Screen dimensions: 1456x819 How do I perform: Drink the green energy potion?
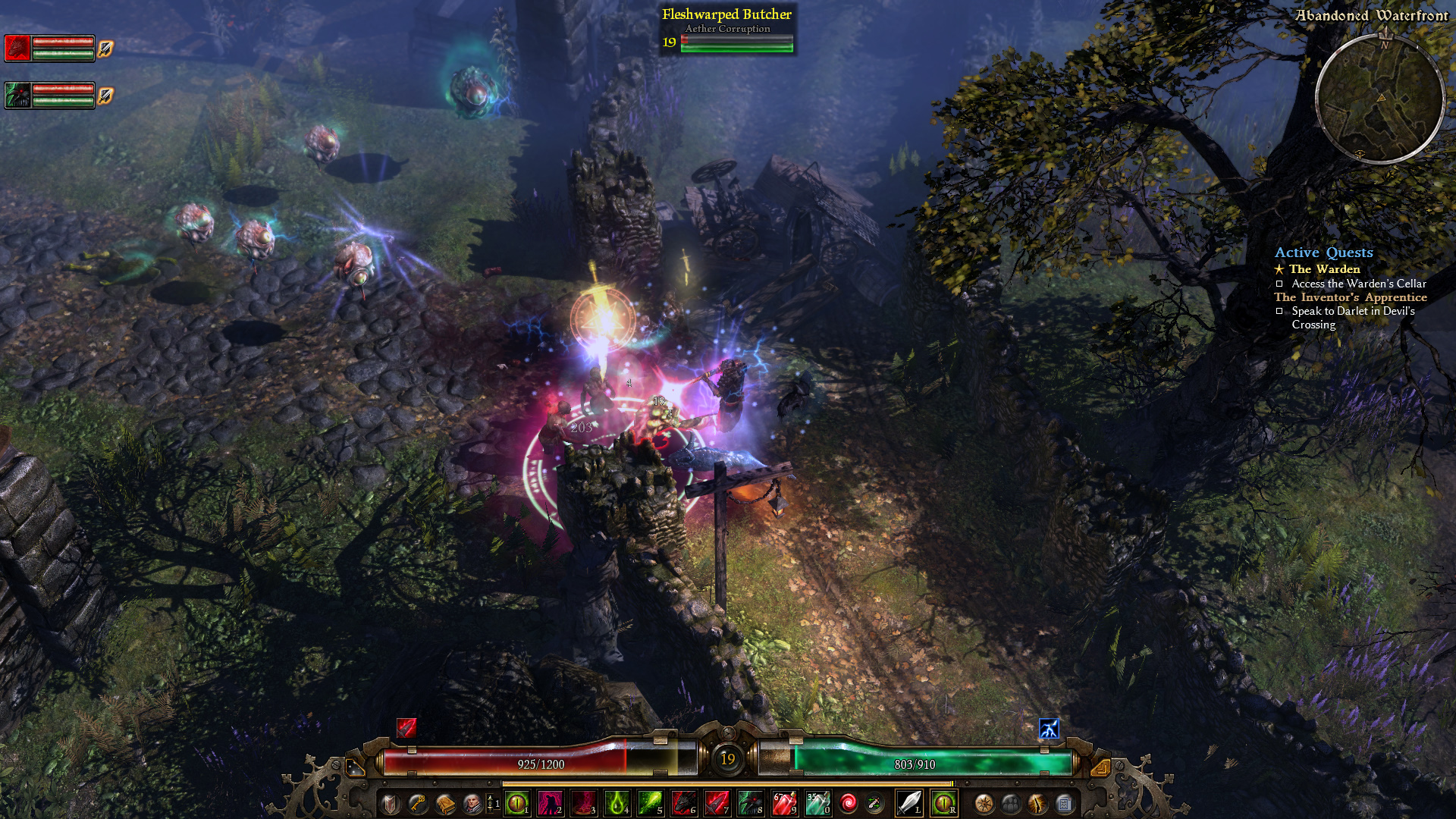pos(817,802)
